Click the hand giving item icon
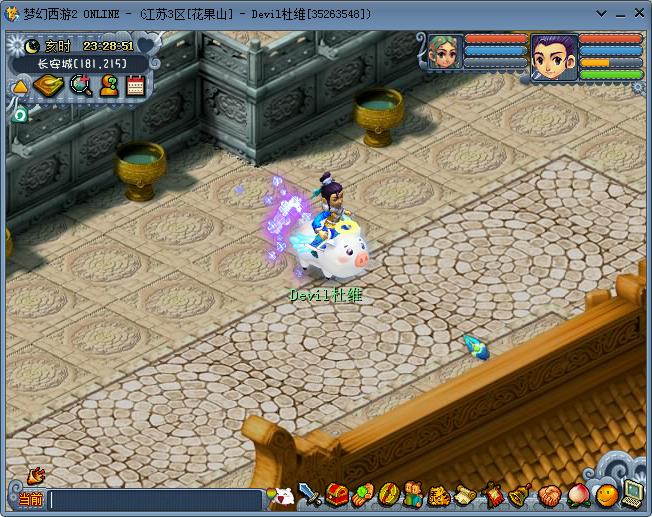This screenshot has width=652, height=517. (x=362, y=494)
